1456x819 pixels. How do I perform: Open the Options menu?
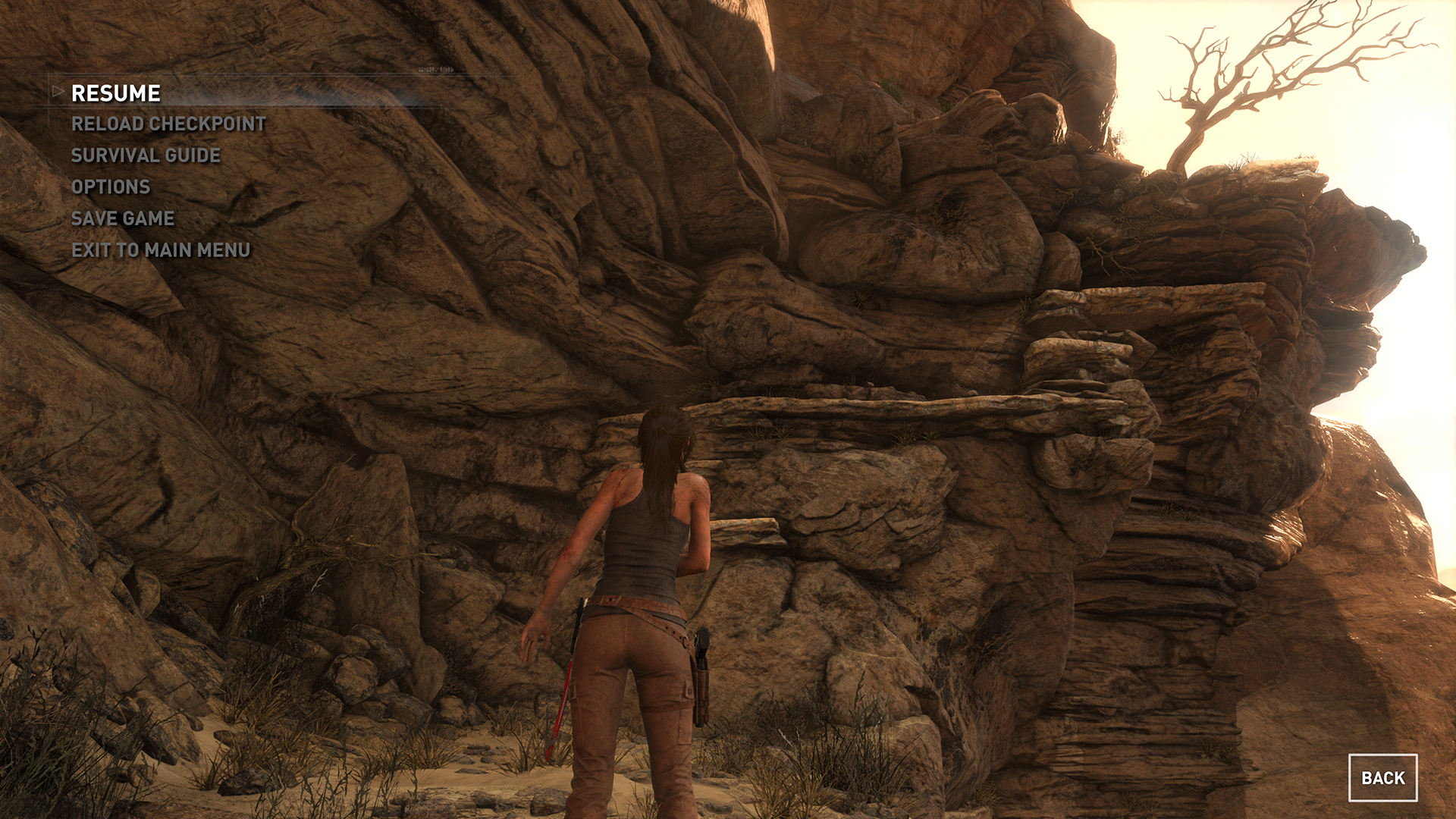tap(111, 187)
